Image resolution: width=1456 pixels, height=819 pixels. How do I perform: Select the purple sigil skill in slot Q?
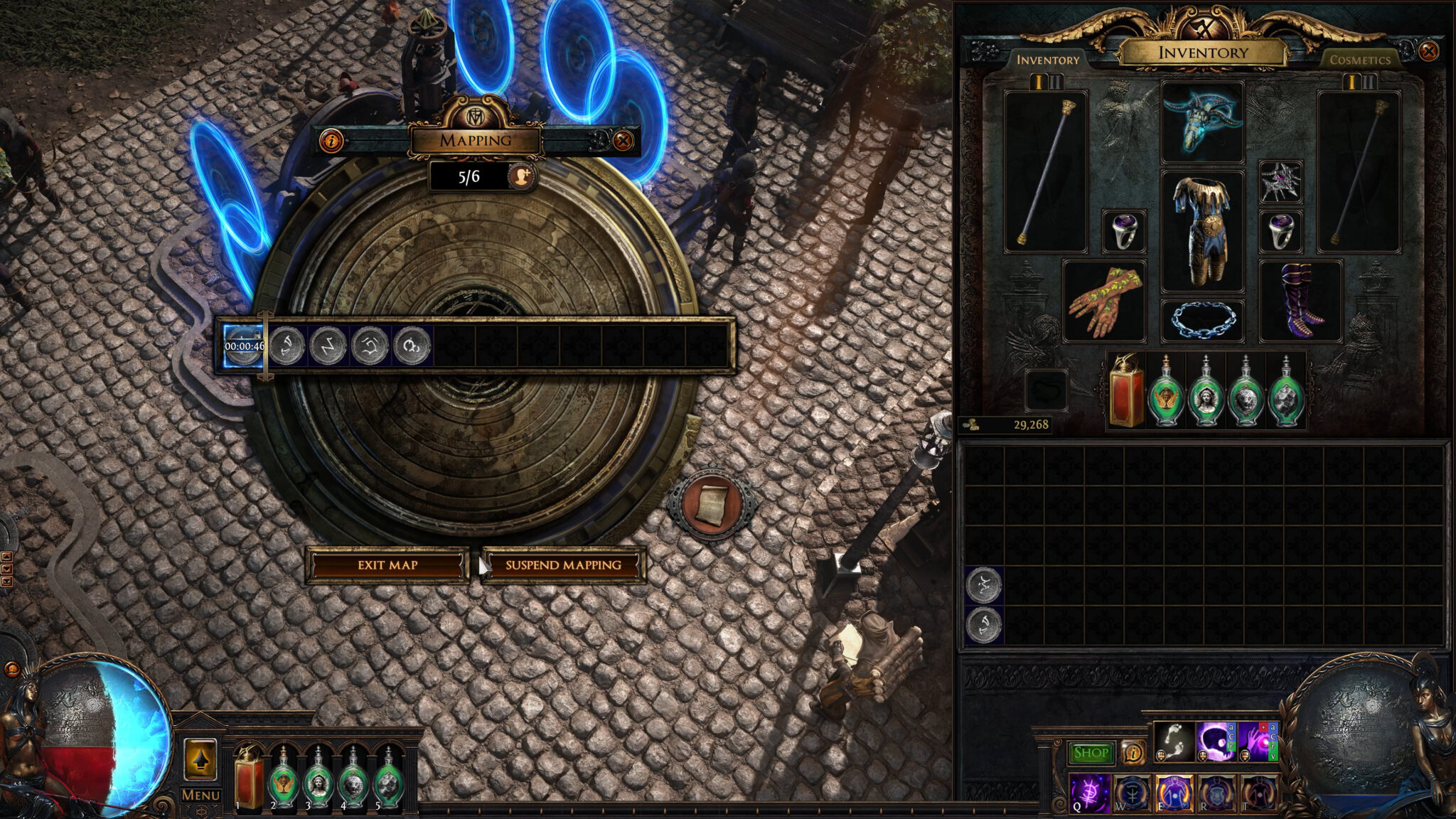click(x=1090, y=793)
